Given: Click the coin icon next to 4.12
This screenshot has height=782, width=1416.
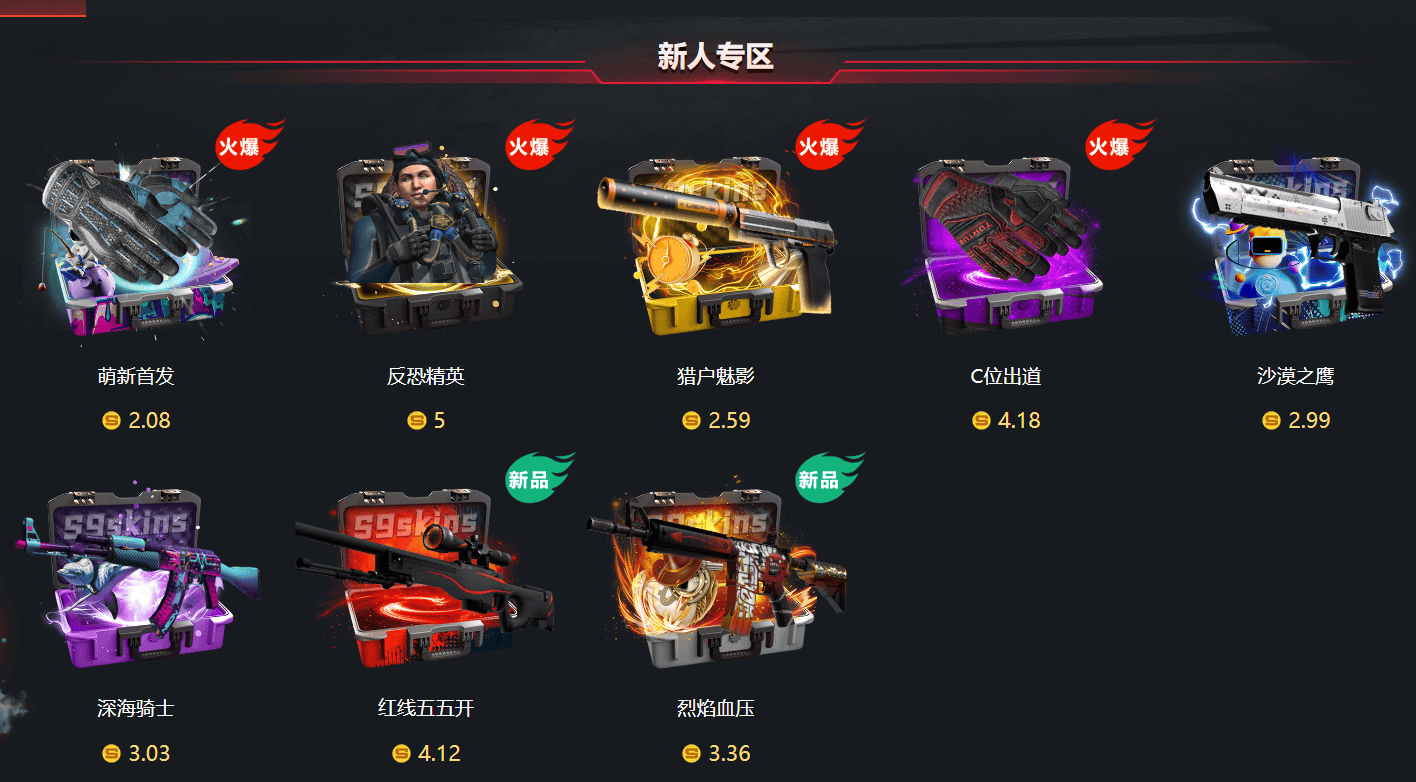Looking at the screenshot, I should [398, 754].
